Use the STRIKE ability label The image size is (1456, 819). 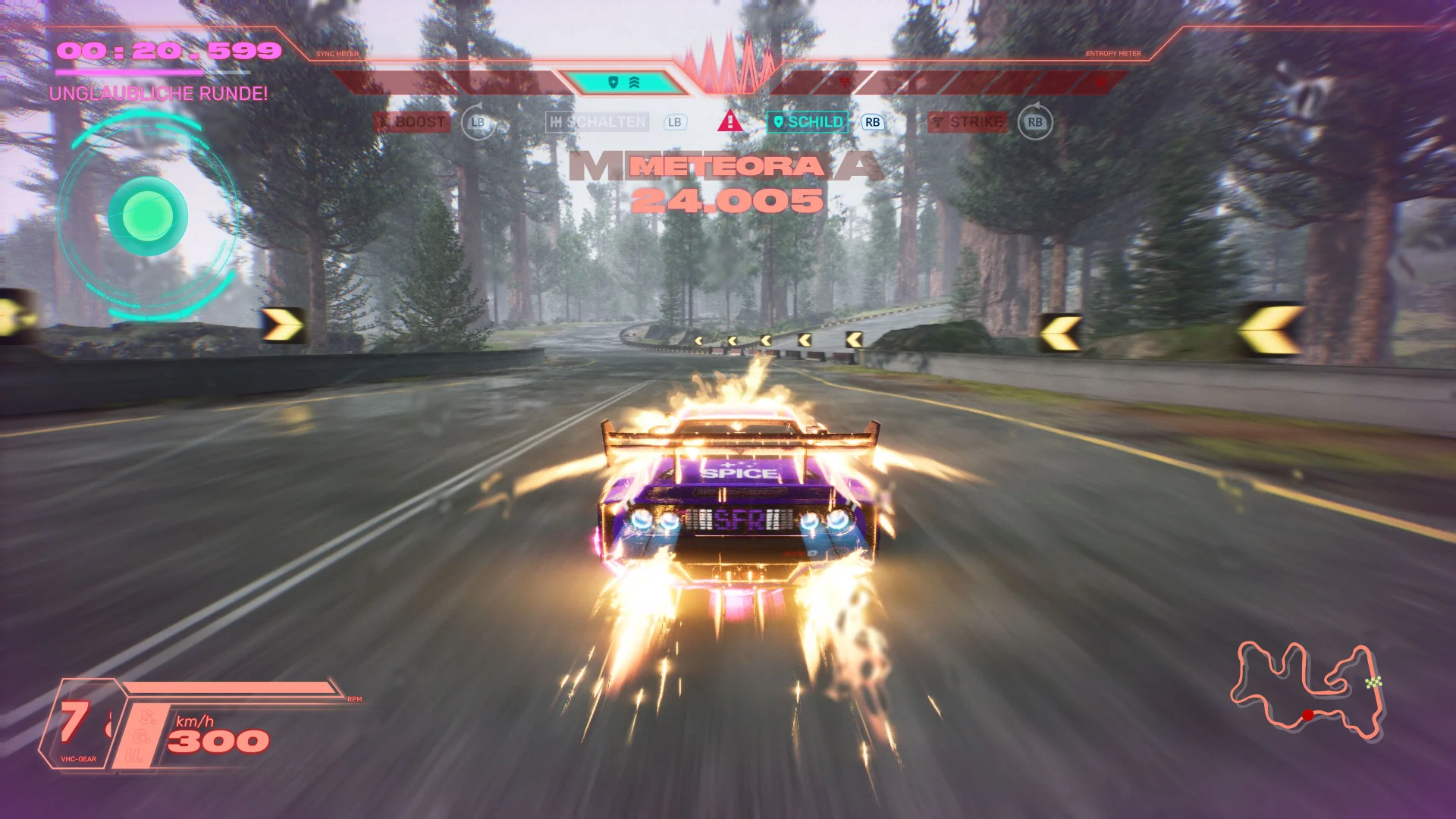point(968,122)
